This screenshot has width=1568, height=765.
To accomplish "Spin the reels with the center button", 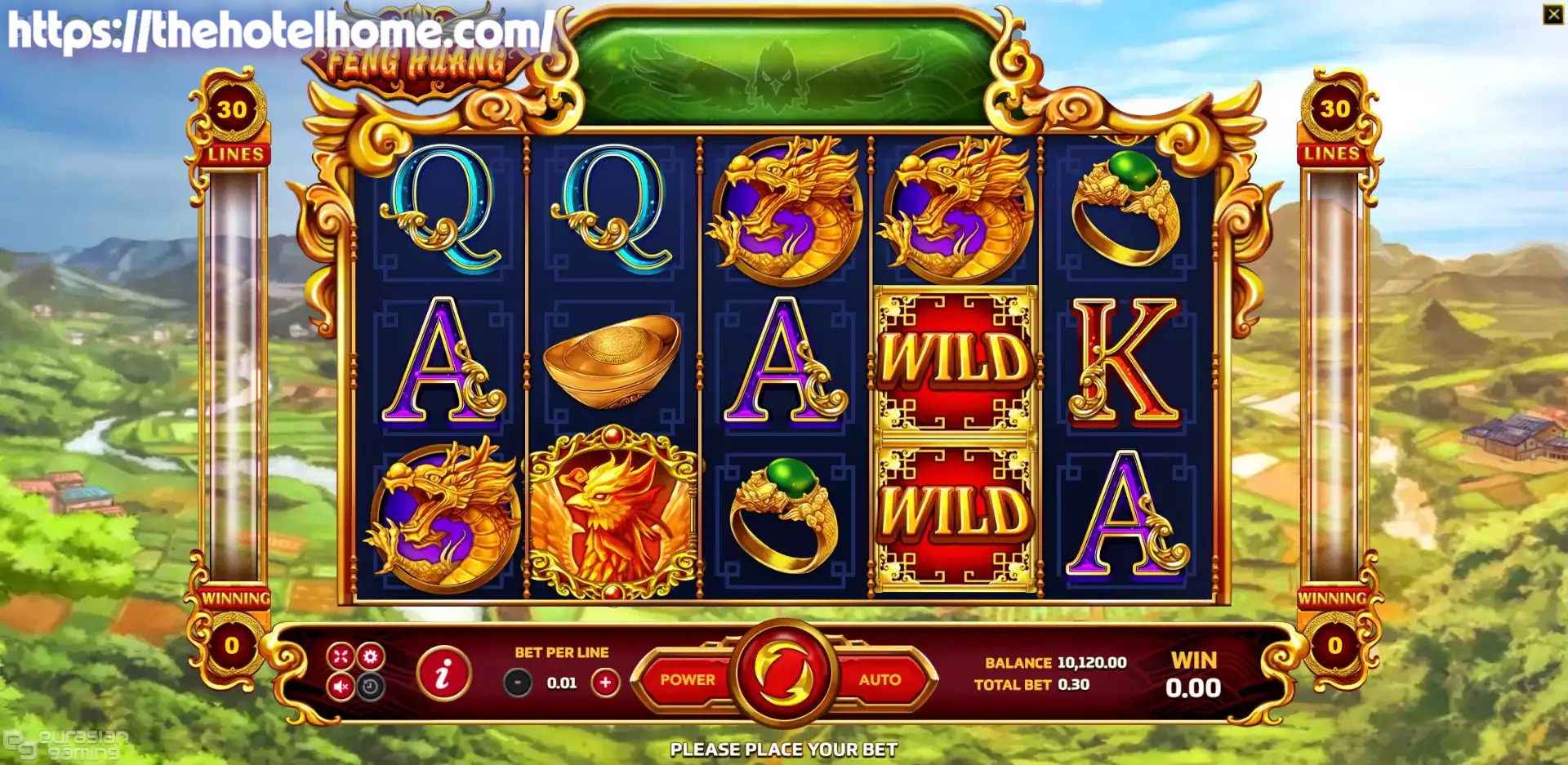I will (784, 674).
